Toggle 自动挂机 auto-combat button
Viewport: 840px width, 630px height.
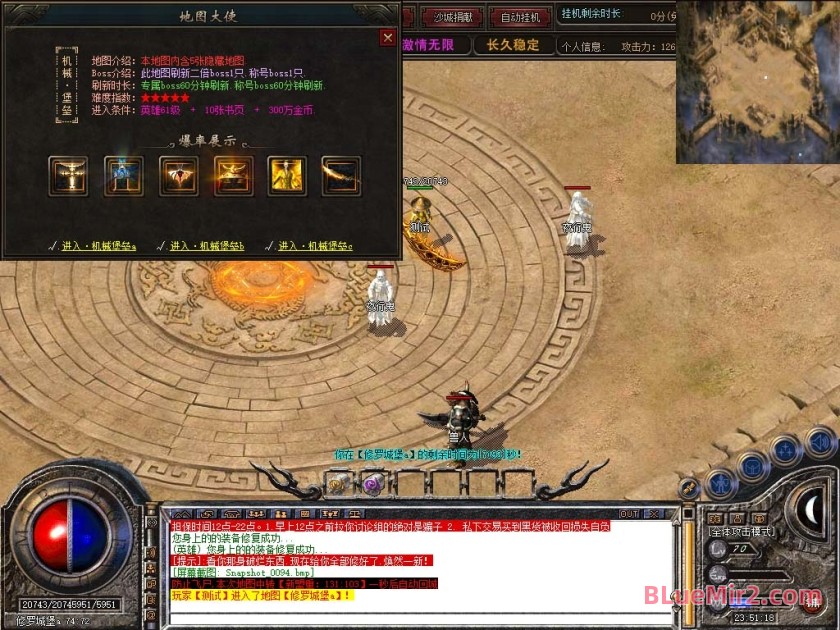pos(520,17)
